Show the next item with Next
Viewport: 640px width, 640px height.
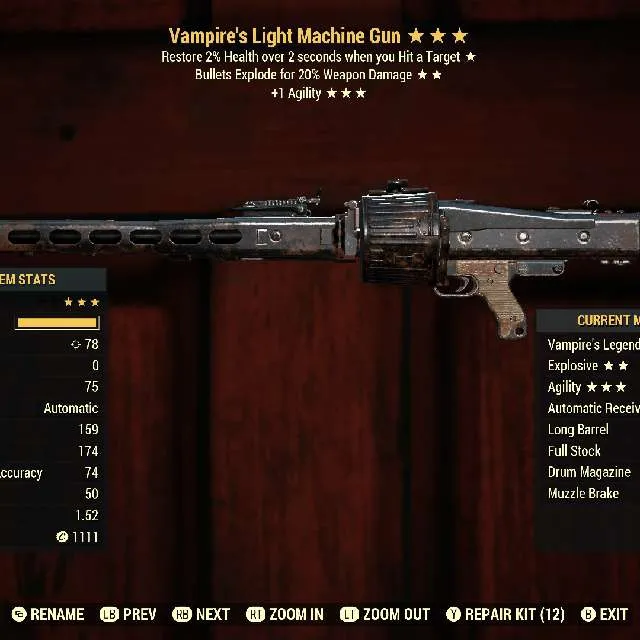point(202,614)
